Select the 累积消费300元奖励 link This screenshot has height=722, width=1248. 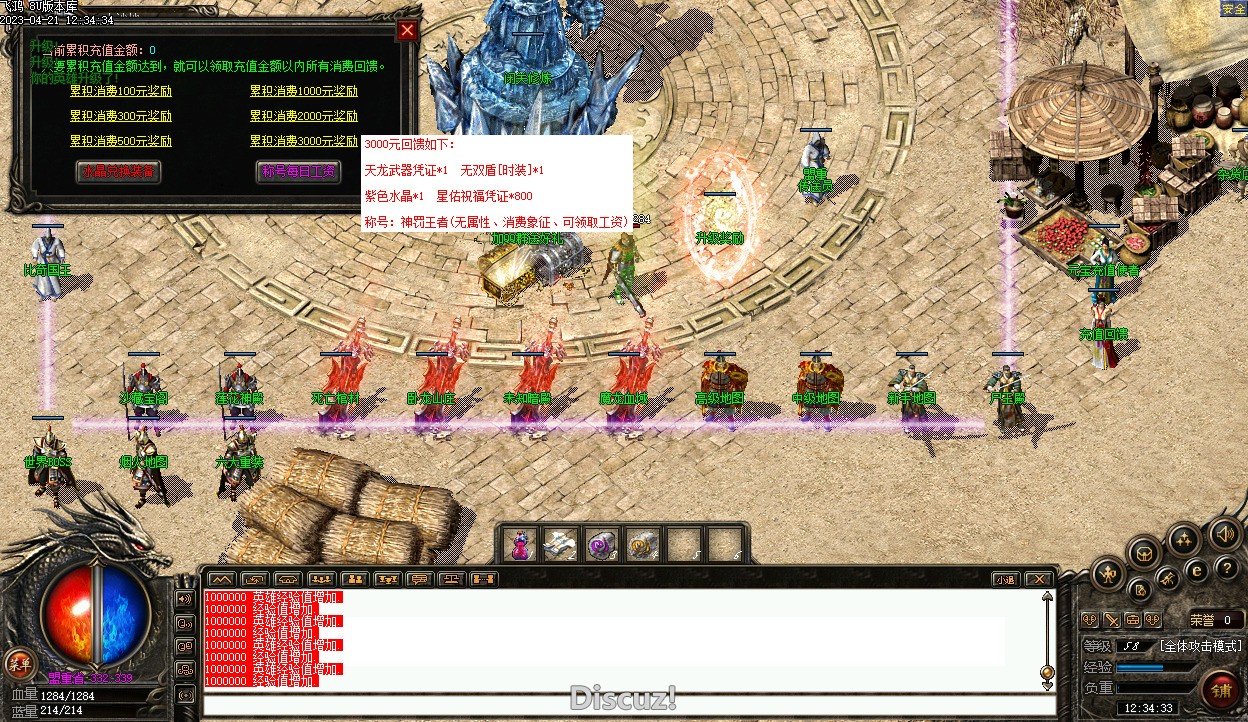(x=121, y=116)
